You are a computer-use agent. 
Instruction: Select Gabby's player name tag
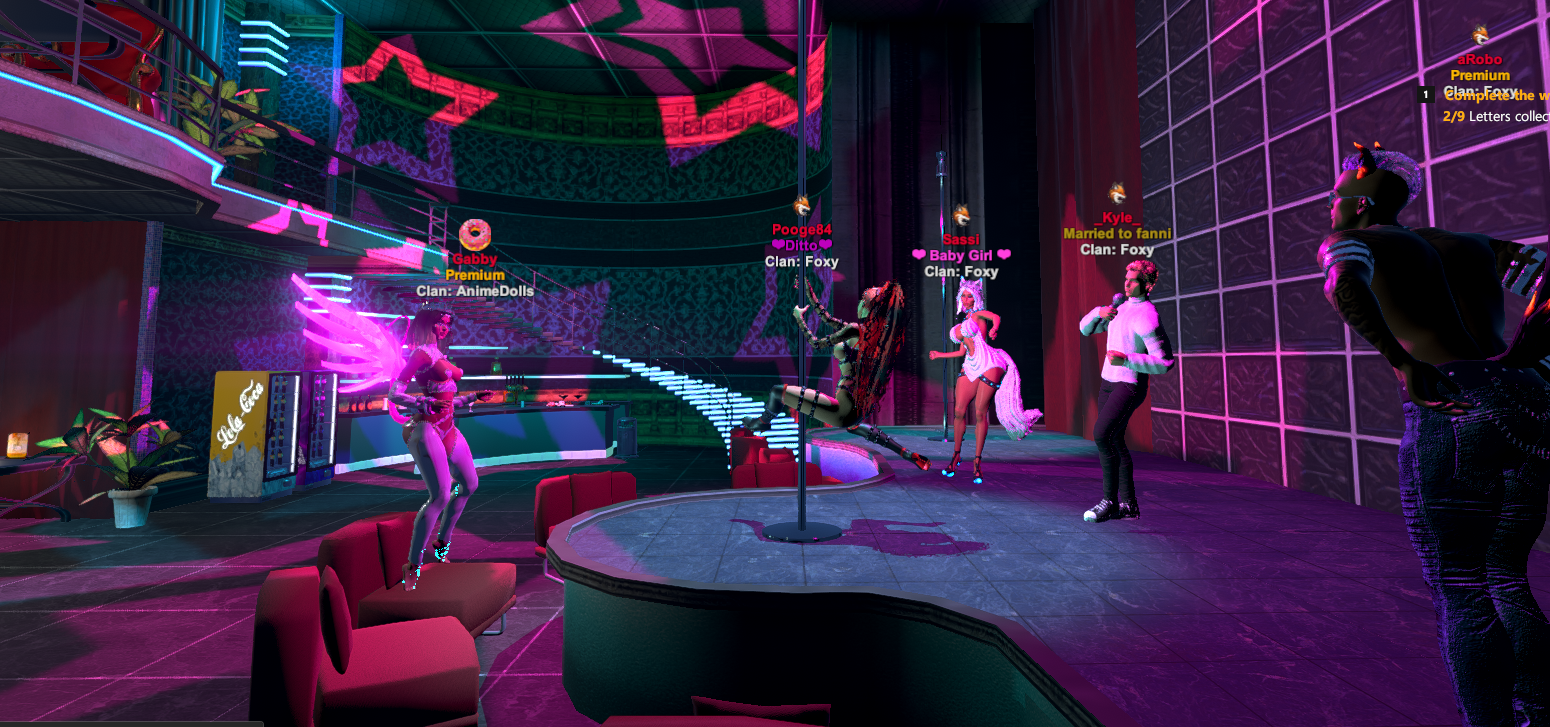coord(475,259)
